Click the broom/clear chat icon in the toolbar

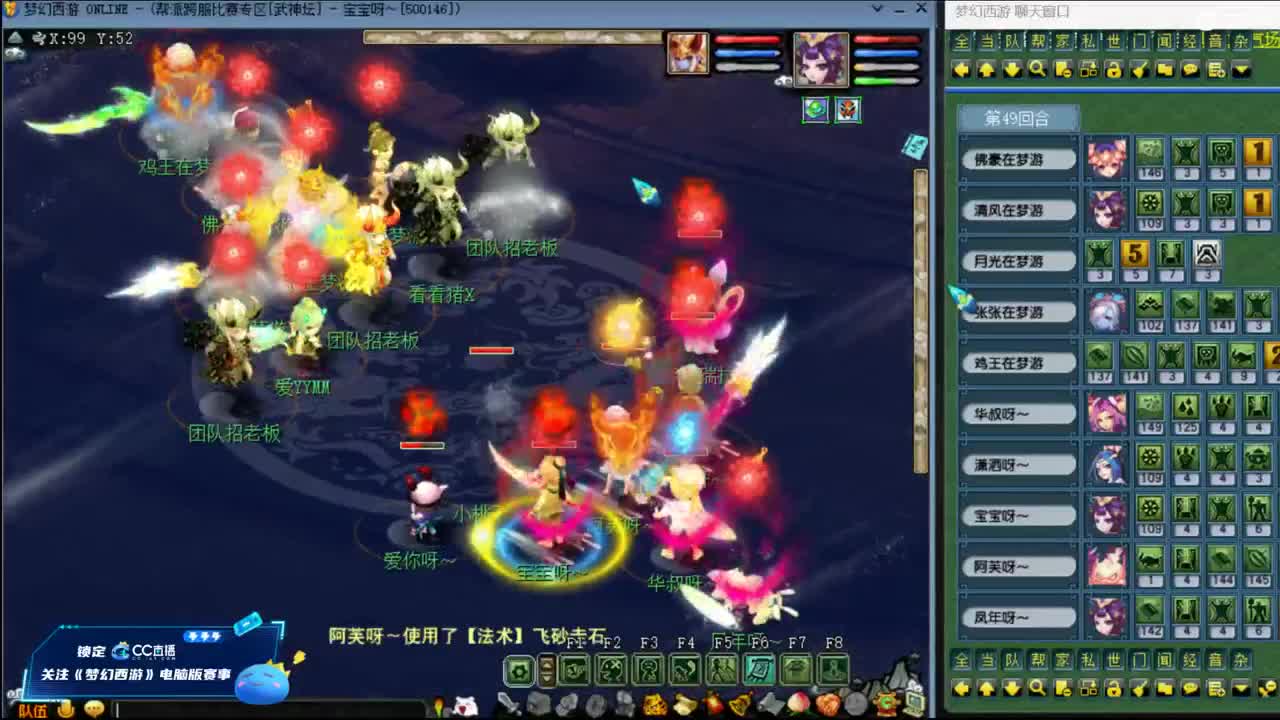[1139, 69]
